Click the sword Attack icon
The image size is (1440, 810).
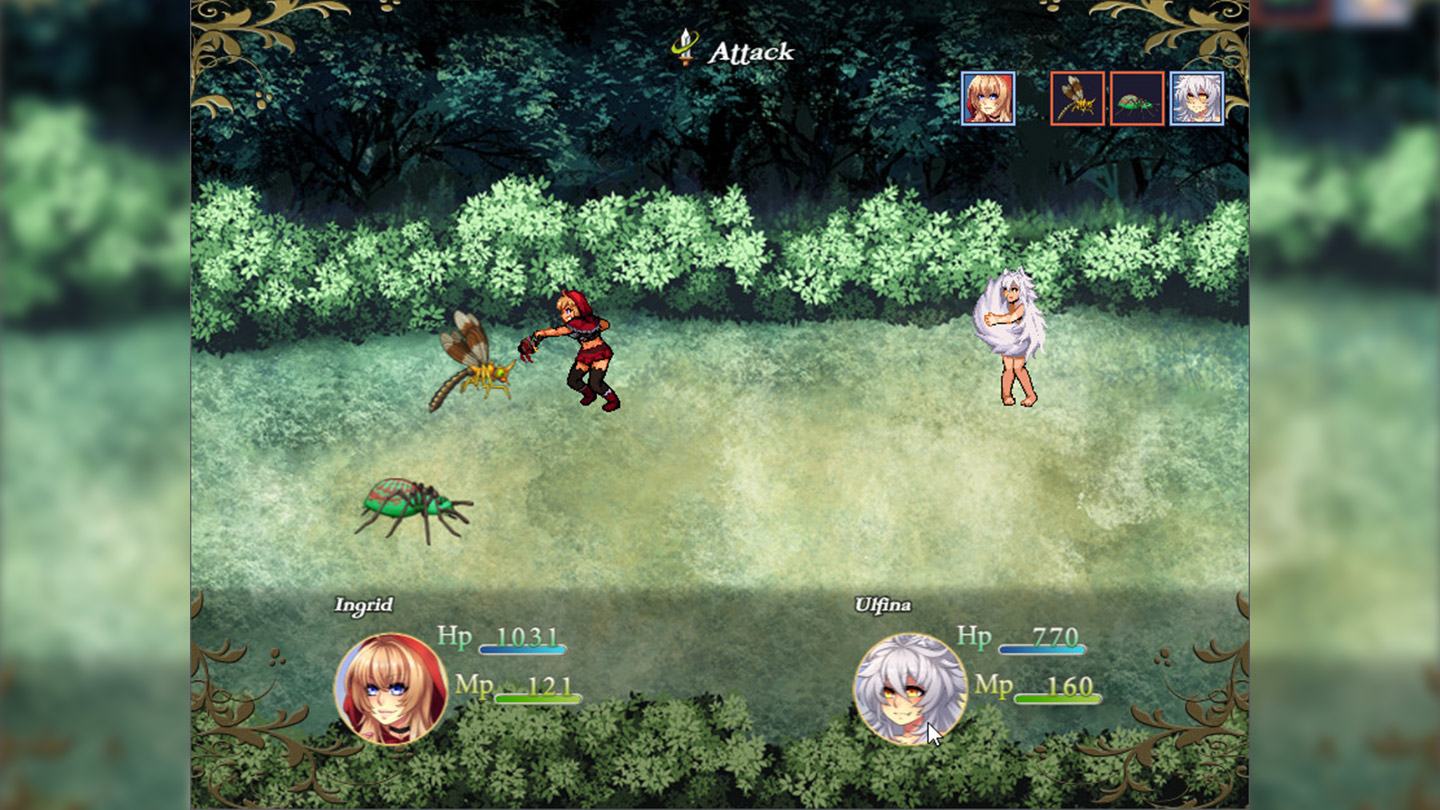tap(684, 48)
